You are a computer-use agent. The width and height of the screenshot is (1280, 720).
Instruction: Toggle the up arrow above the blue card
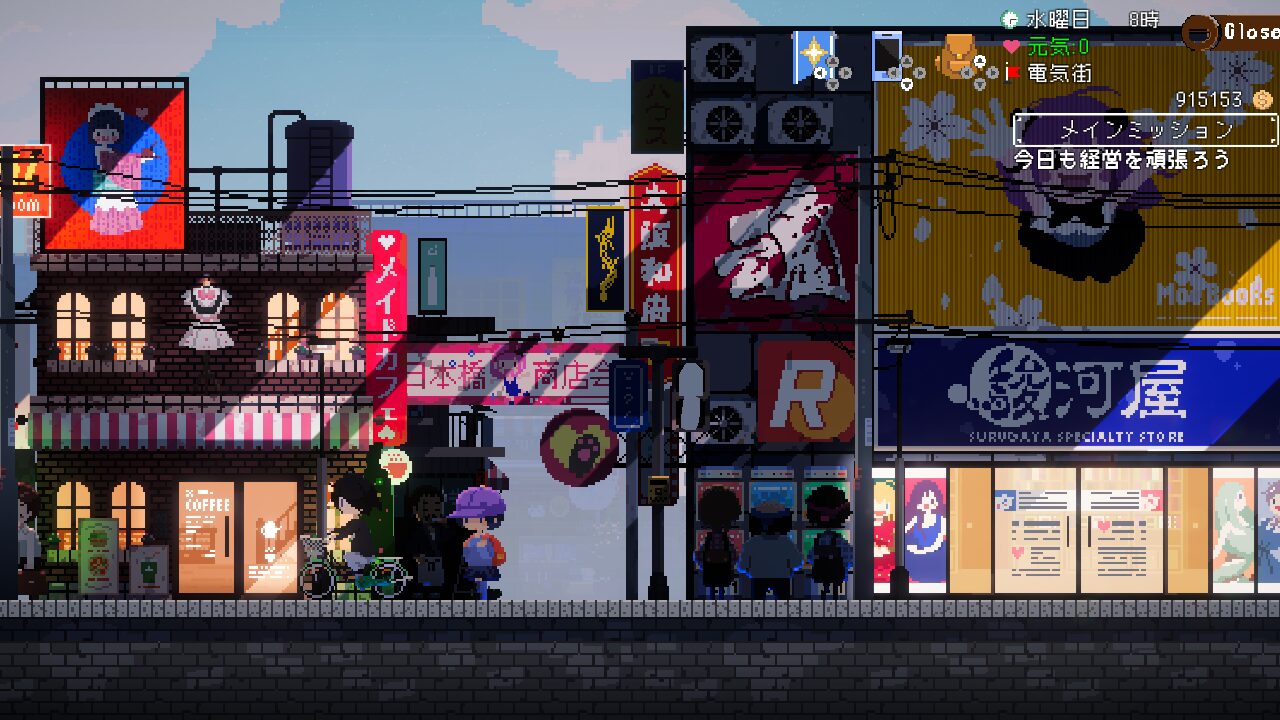coord(833,61)
